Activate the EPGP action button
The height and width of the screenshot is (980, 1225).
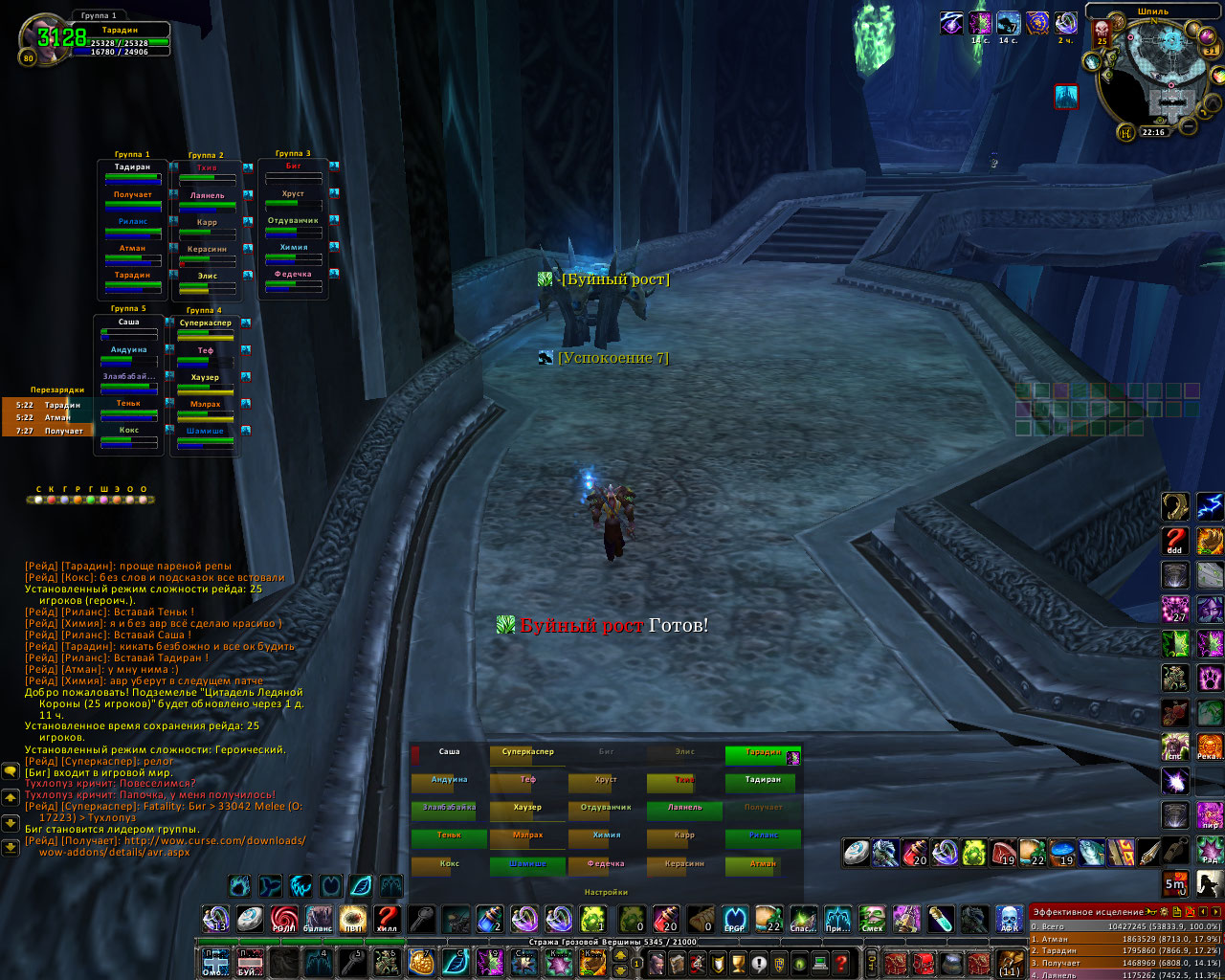(734, 919)
